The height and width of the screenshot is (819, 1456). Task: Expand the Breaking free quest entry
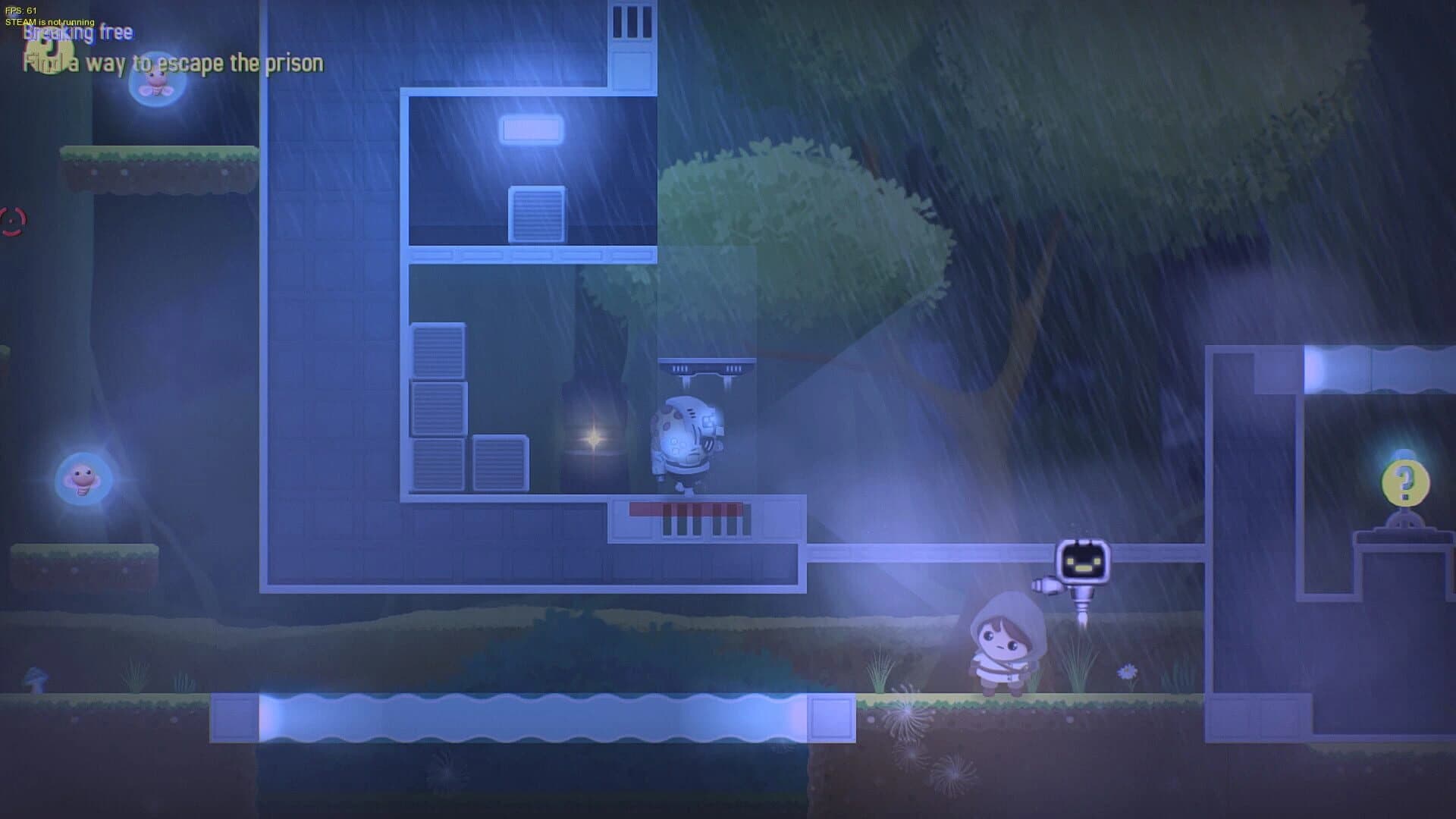[x=78, y=33]
